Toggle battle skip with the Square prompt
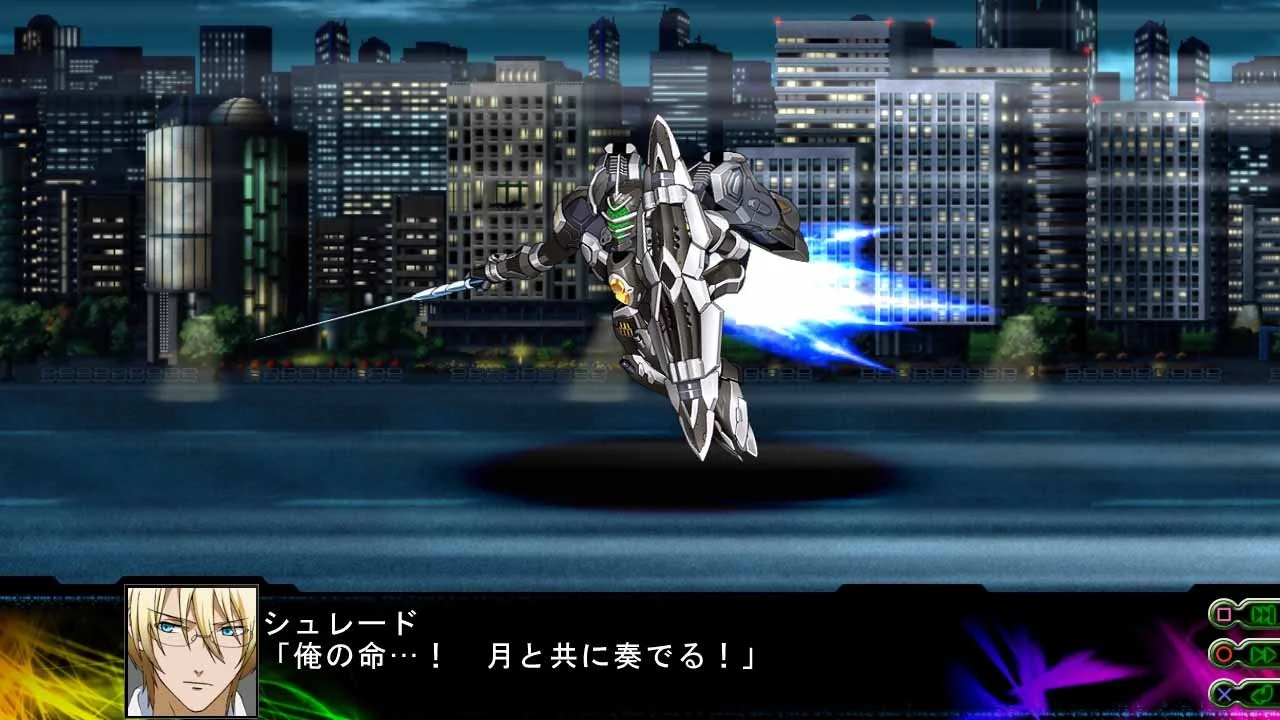This screenshot has width=1280, height=720. click(x=1223, y=613)
